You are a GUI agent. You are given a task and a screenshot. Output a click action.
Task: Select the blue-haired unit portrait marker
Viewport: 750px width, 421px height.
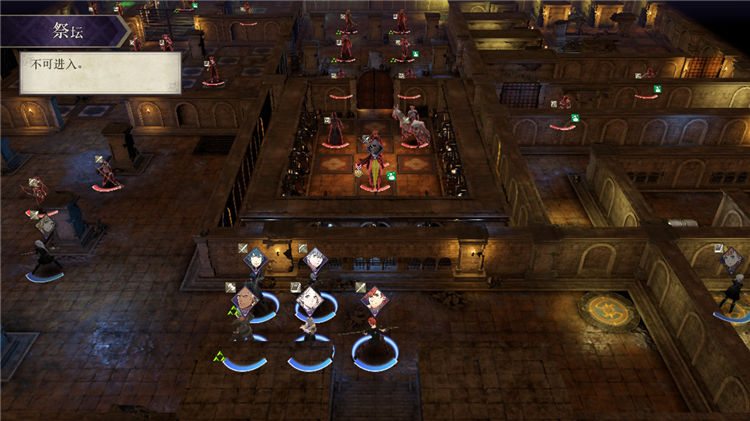click(x=254, y=263)
